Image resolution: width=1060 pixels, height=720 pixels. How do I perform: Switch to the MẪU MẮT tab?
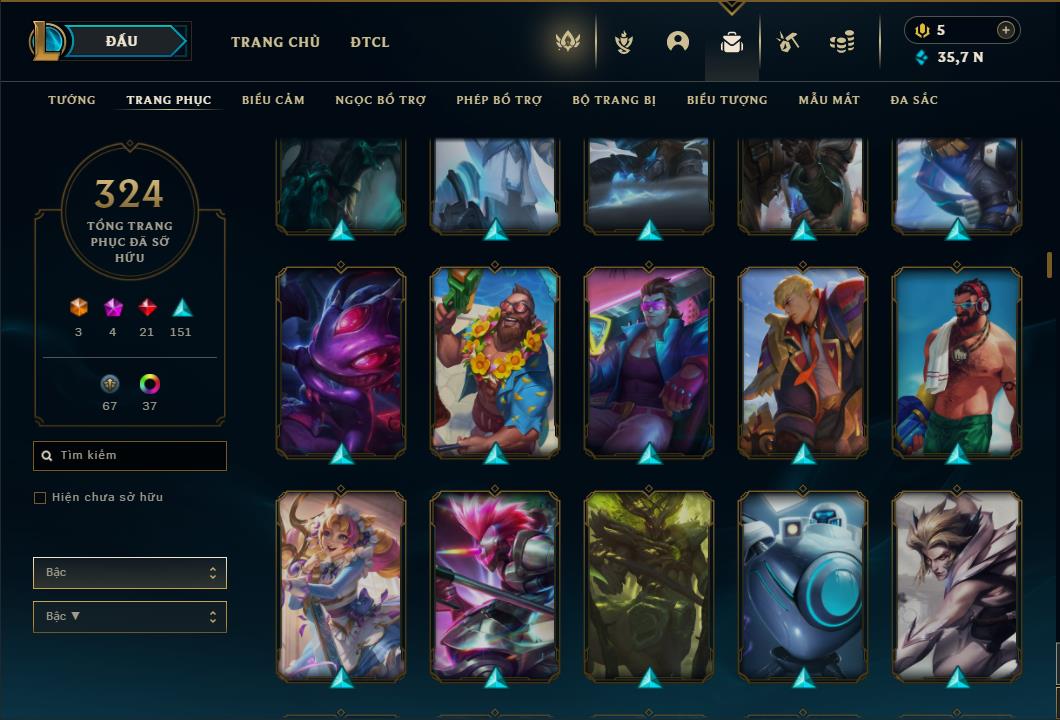tap(829, 100)
